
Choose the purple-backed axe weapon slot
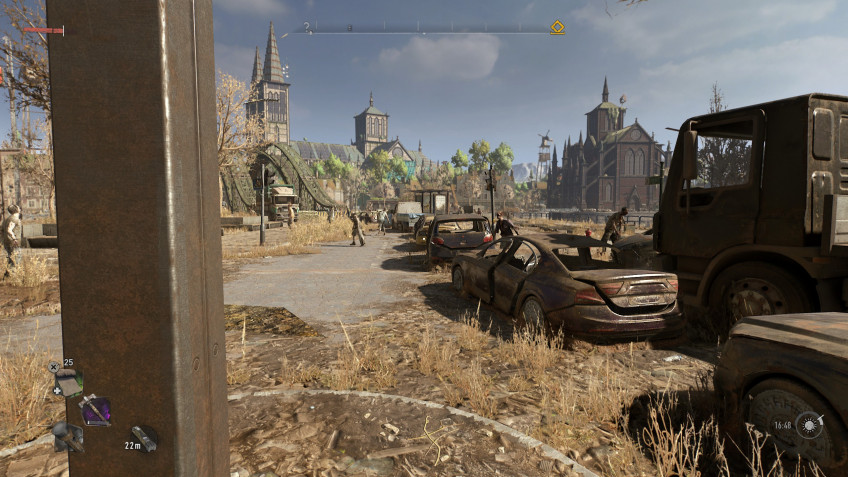96,410
